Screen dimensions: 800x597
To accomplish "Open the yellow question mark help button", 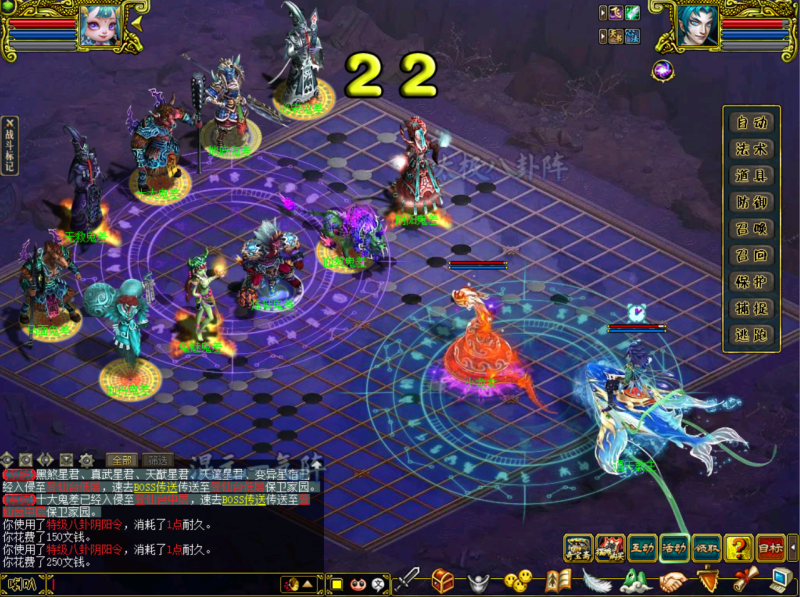I will pyautogui.click(x=739, y=547).
